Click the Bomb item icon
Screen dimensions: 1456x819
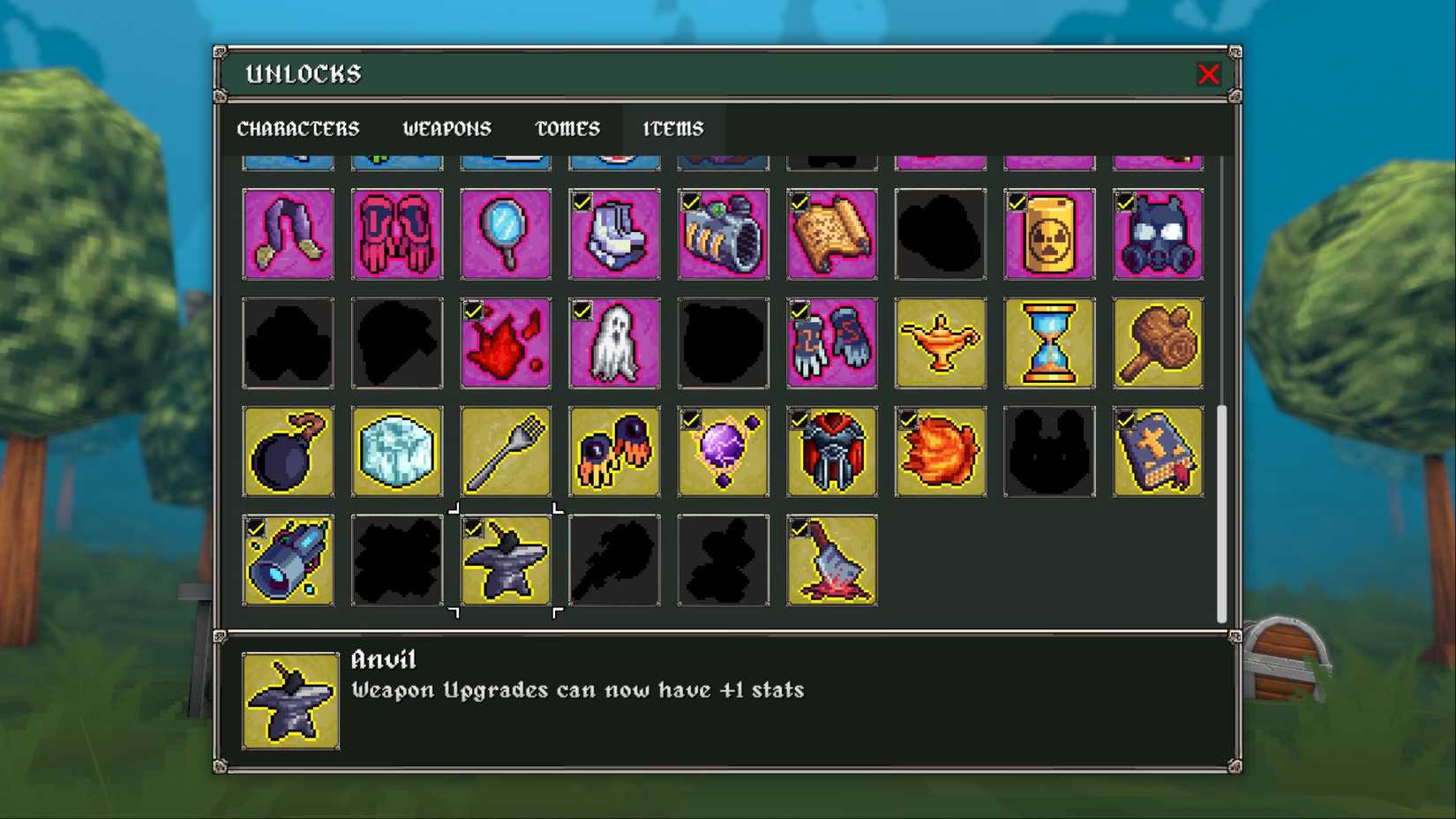pos(289,452)
